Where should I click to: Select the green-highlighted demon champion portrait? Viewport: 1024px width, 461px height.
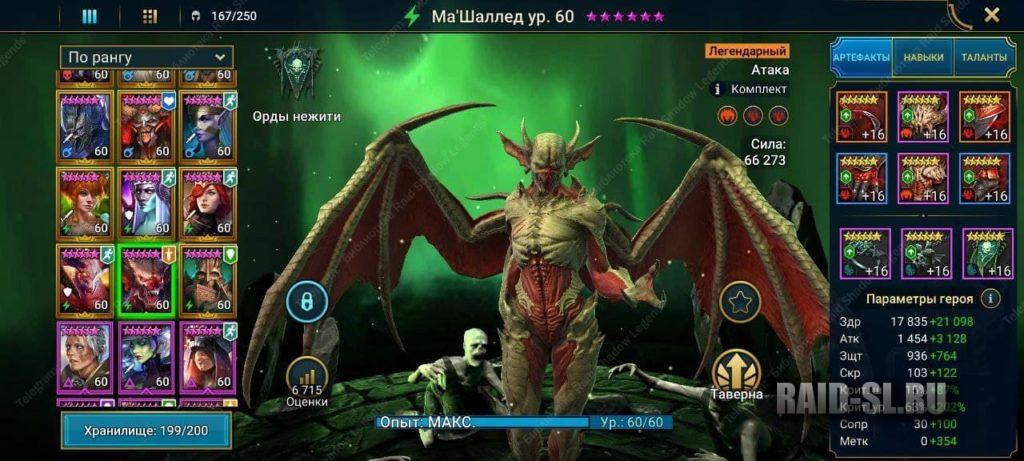coord(146,279)
